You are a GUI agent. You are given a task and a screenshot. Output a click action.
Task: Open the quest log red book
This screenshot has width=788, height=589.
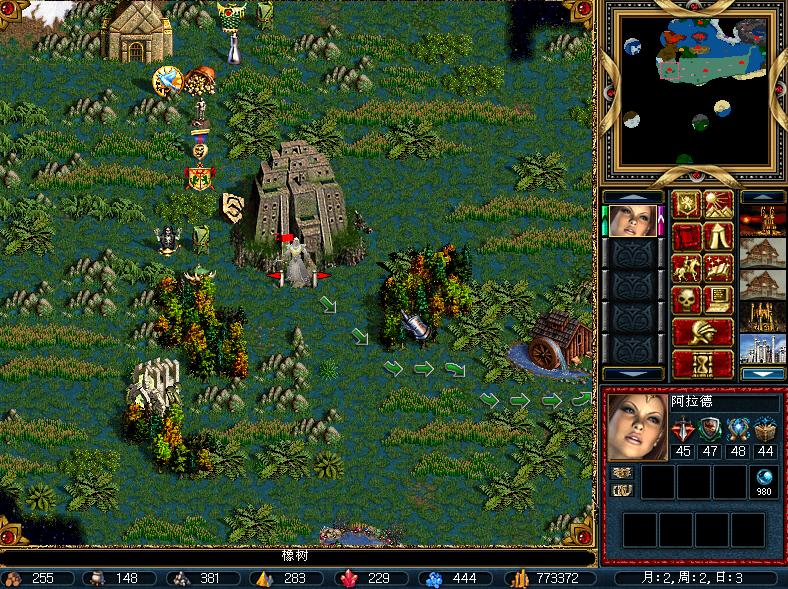coord(685,236)
